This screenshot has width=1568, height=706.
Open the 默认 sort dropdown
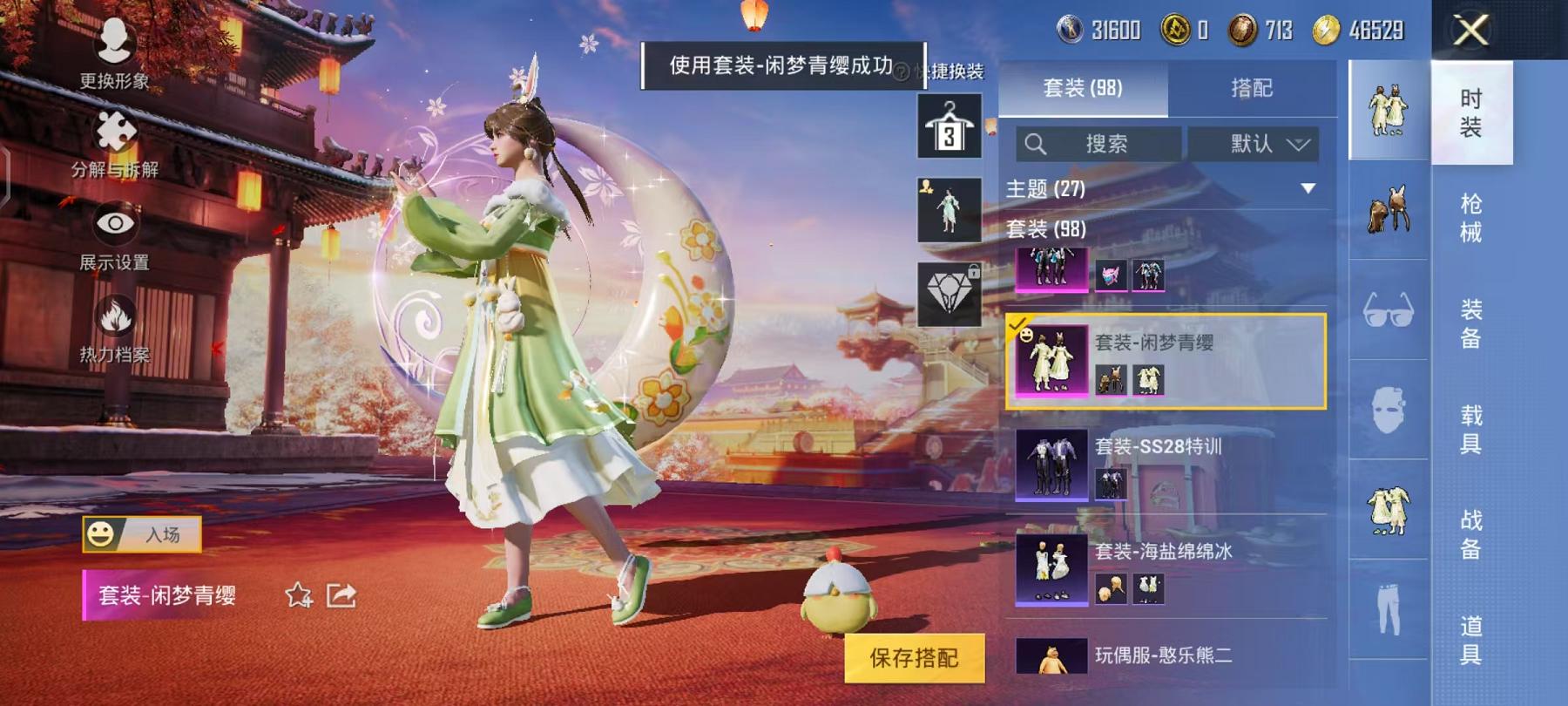pyautogui.click(x=1254, y=145)
